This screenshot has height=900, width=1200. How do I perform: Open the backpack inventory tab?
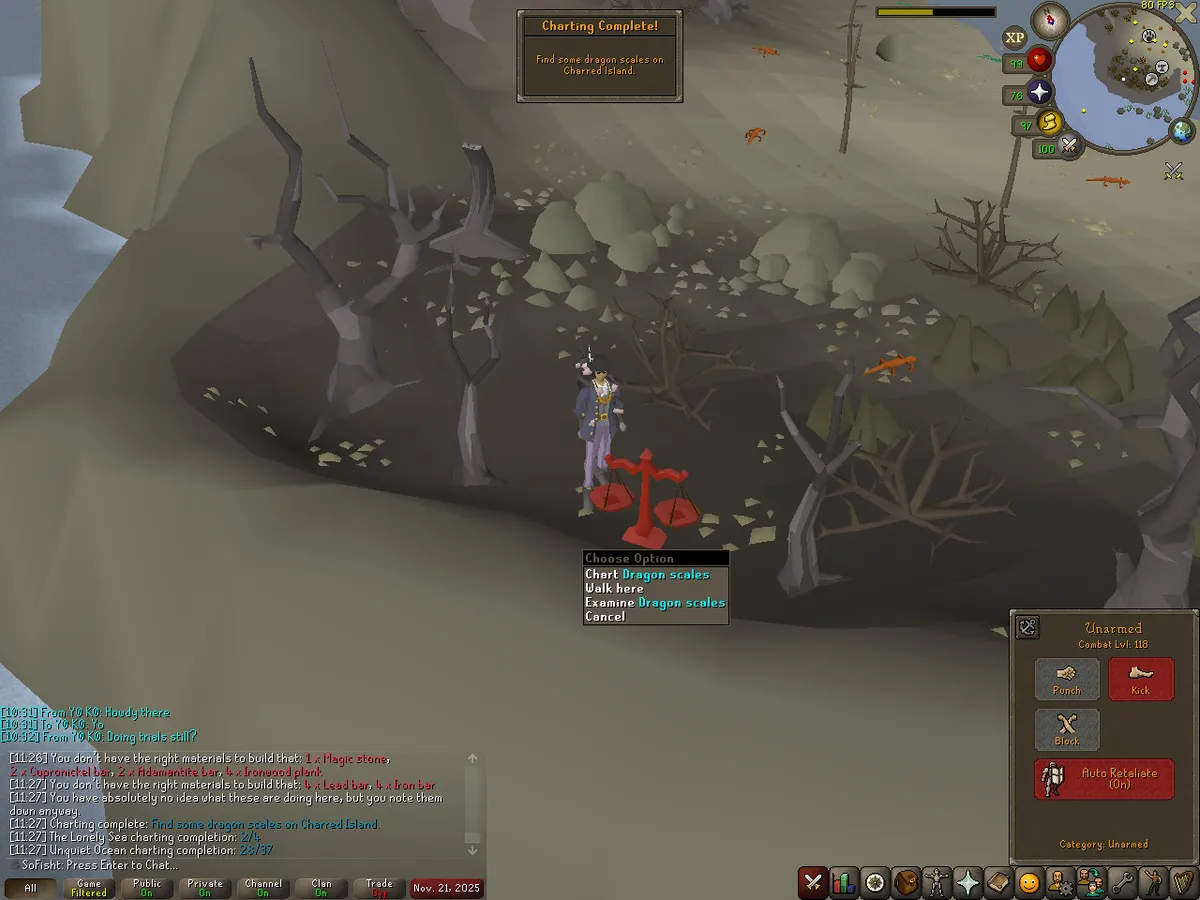tap(906, 883)
